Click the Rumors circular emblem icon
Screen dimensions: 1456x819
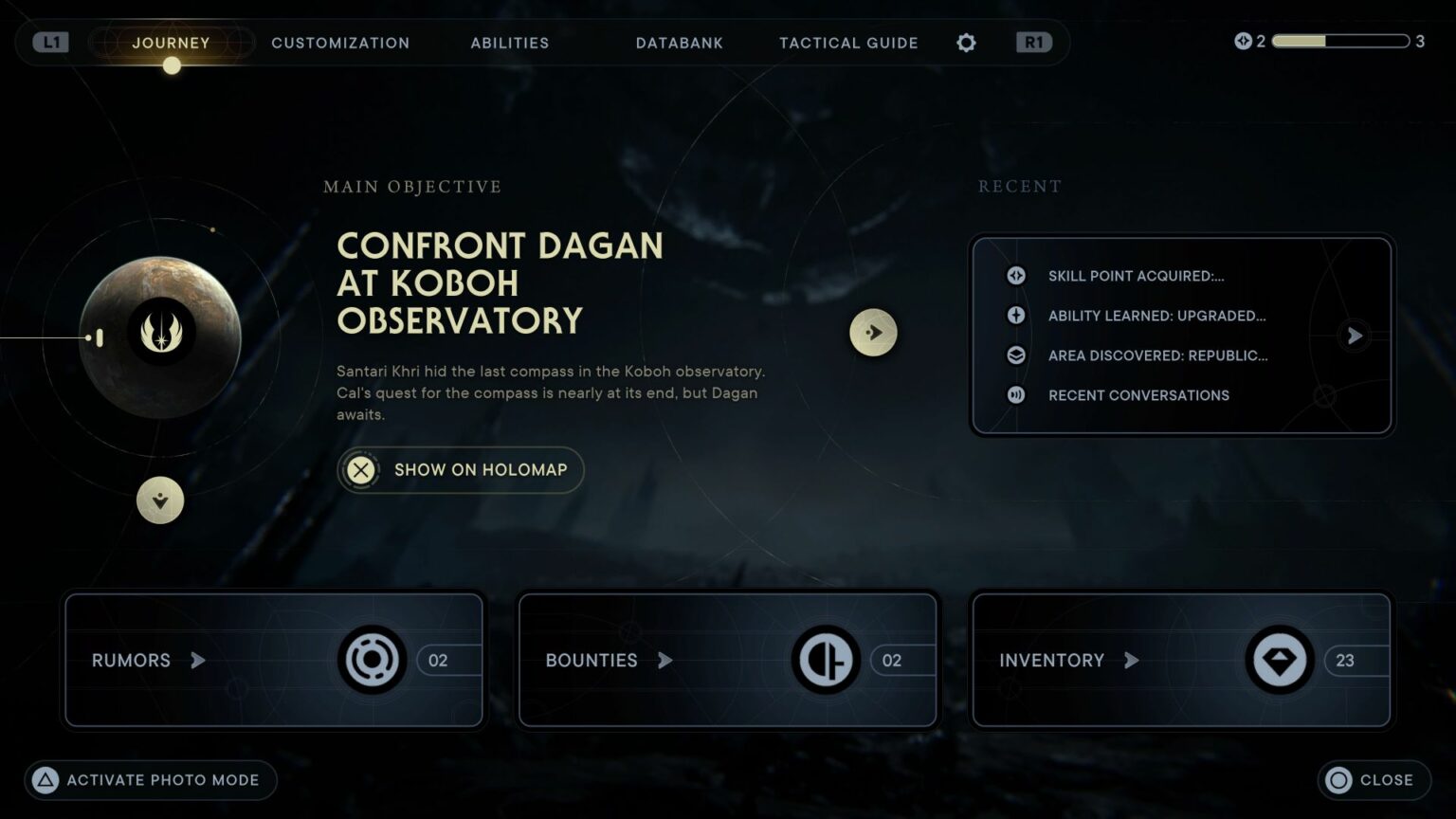pyautogui.click(x=372, y=660)
